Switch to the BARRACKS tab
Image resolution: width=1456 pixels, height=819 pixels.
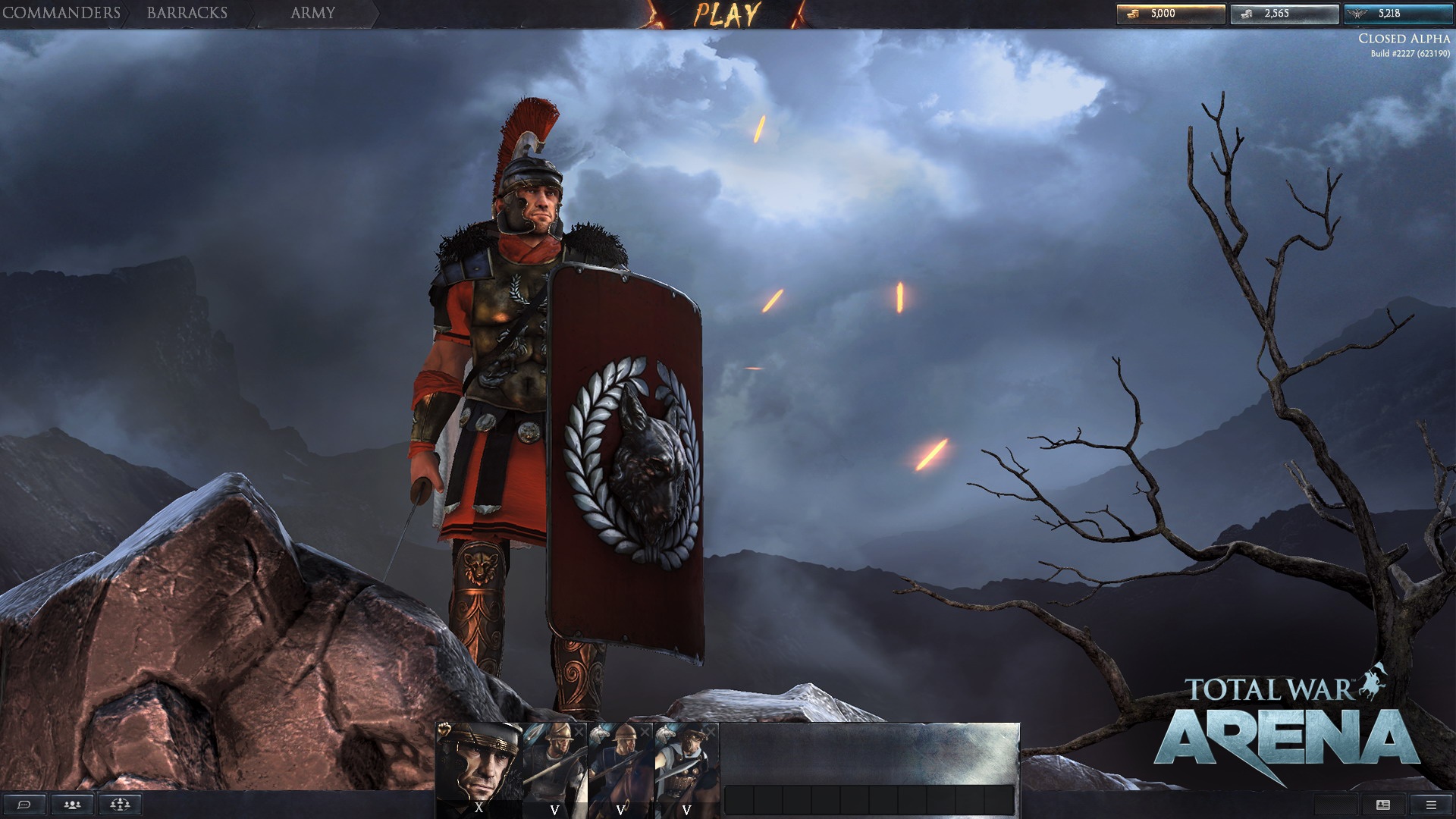pyautogui.click(x=187, y=12)
